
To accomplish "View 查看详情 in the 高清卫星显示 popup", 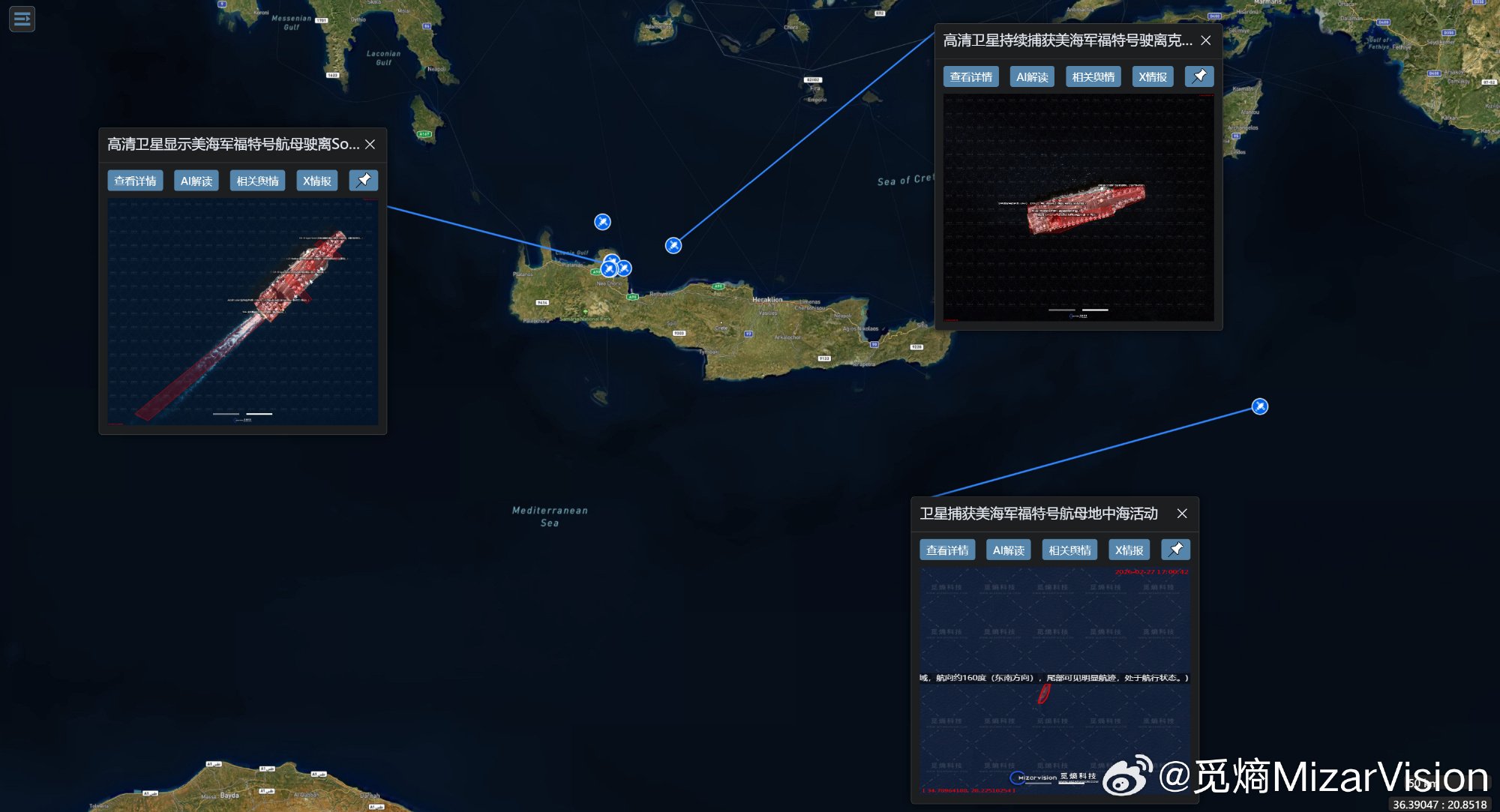I will pyautogui.click(x=135, y=181).
